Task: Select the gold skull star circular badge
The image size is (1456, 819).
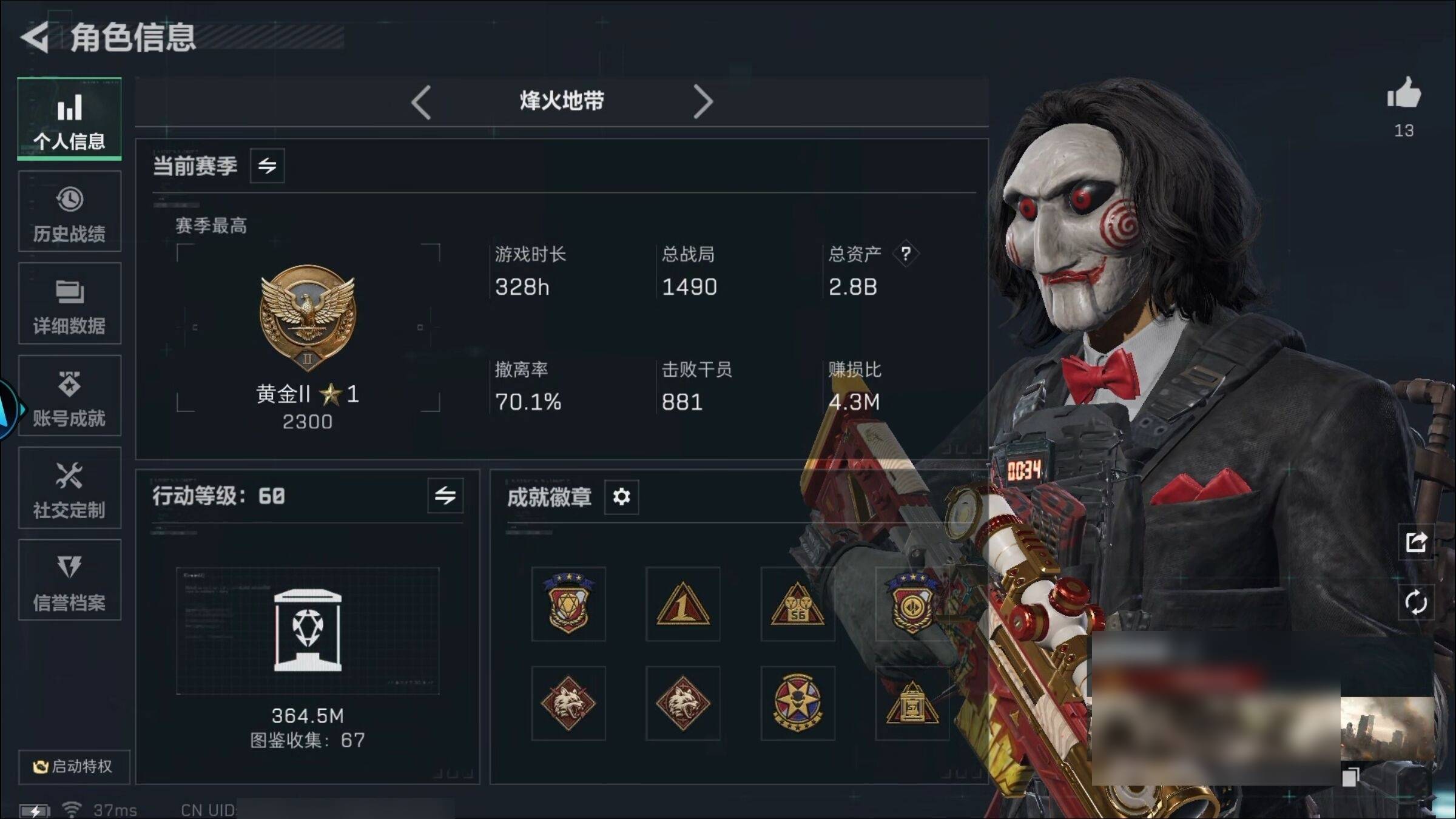Action: tap(797, 703)
